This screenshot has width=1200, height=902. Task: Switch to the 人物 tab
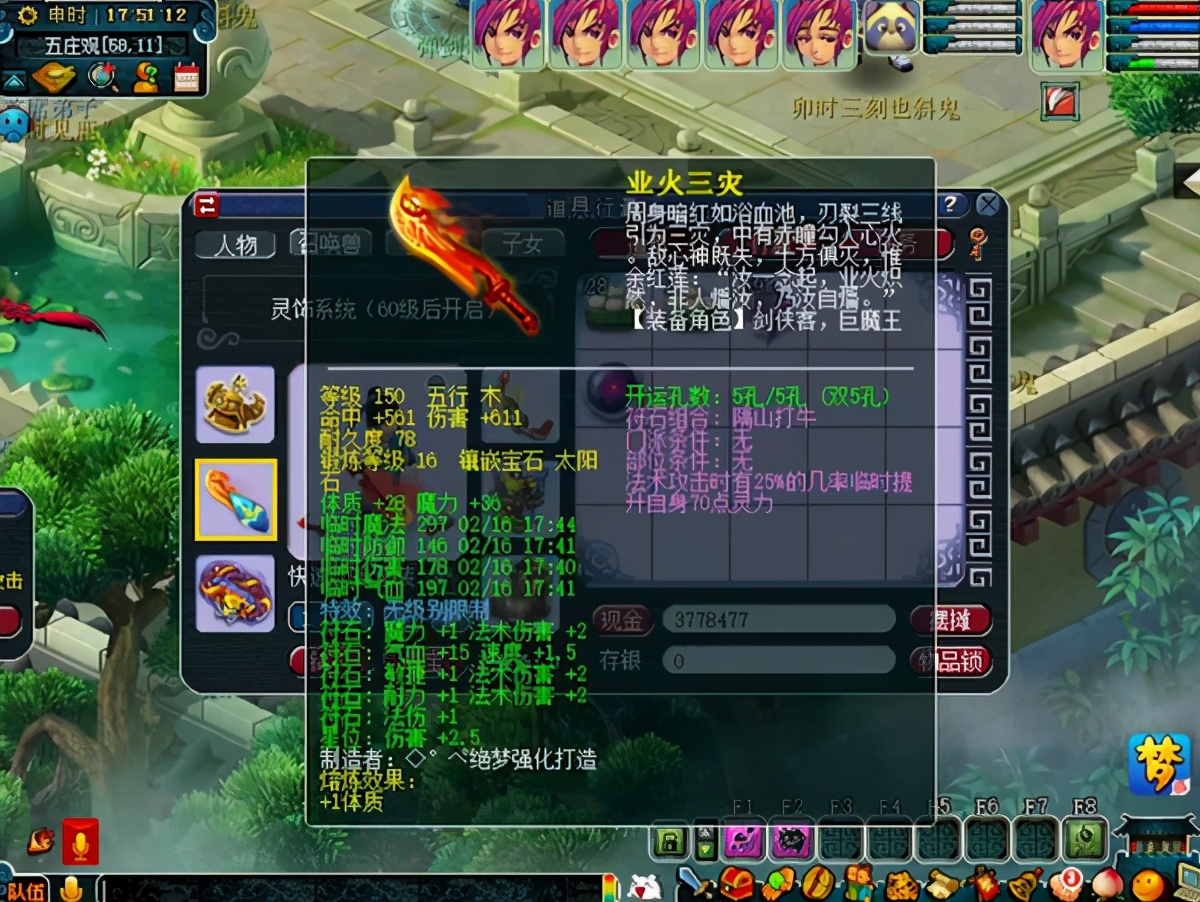pos(235,244)
